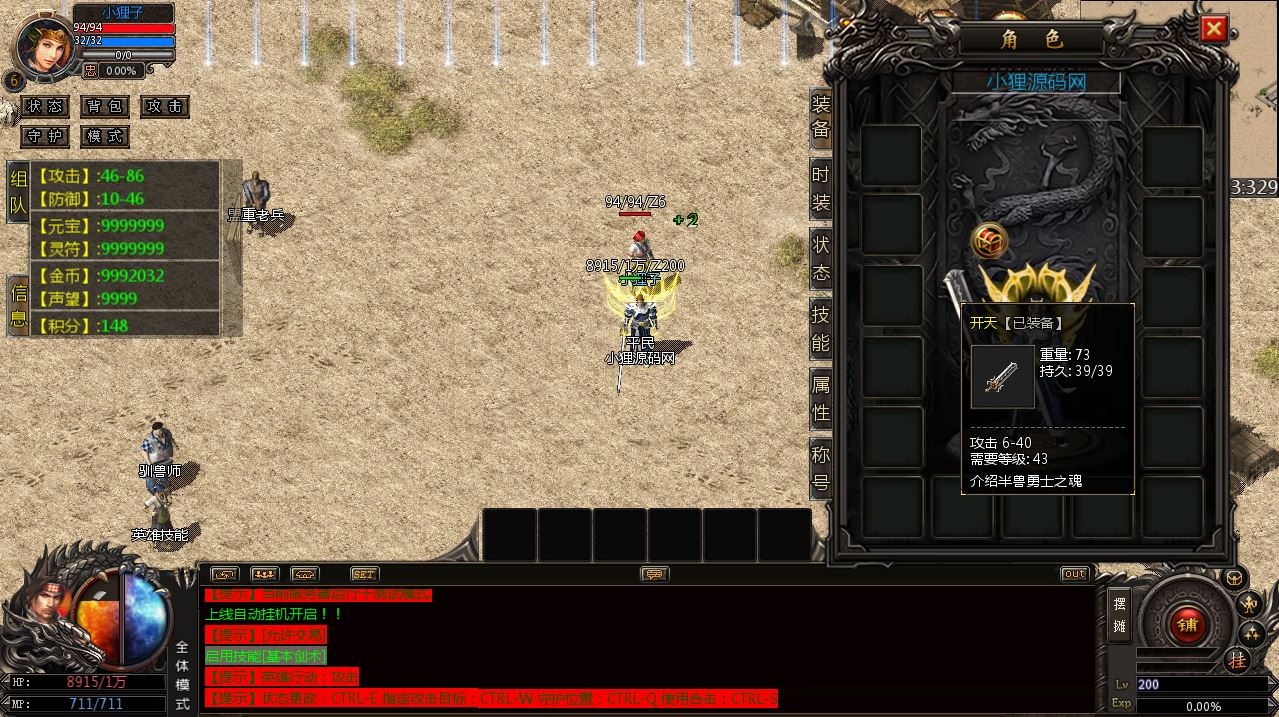Activate the 守护 guard command
The height and width of the screenshot is (717, 1279).
45,136
